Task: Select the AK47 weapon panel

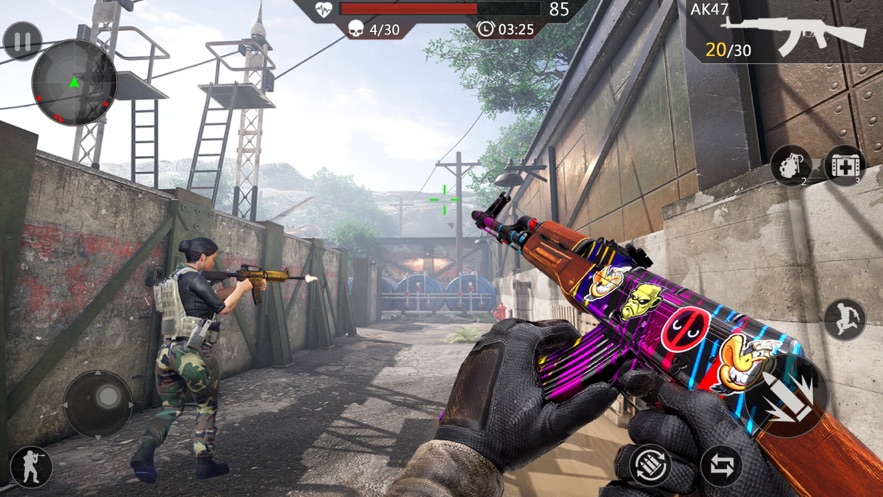Action: pos(785,31)
